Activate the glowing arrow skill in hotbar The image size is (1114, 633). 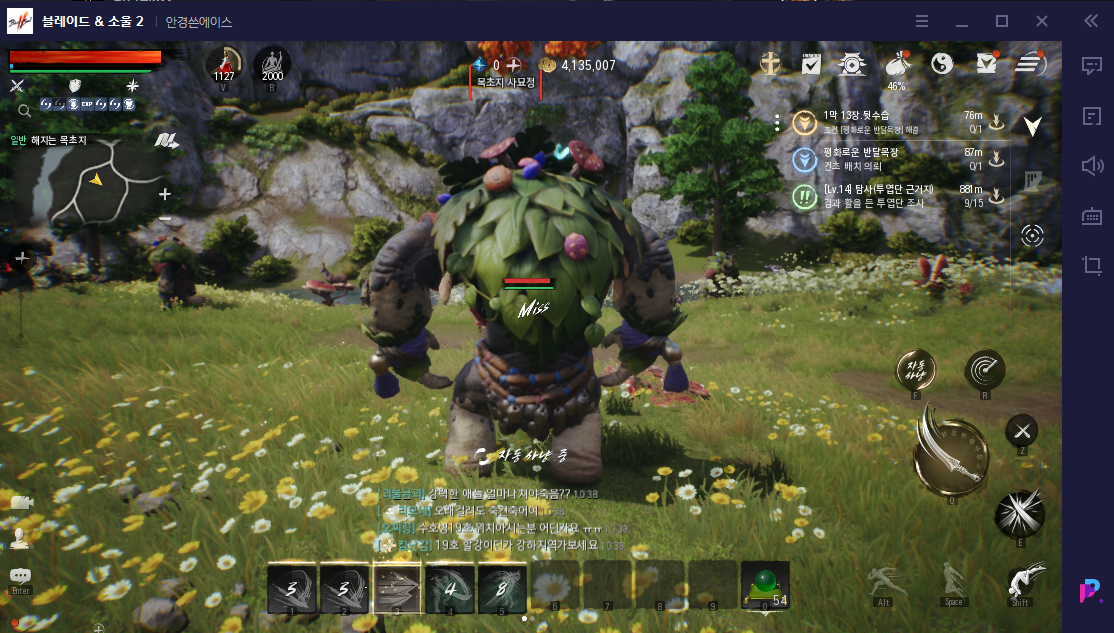pyautogui.click(x=397, y=587)
